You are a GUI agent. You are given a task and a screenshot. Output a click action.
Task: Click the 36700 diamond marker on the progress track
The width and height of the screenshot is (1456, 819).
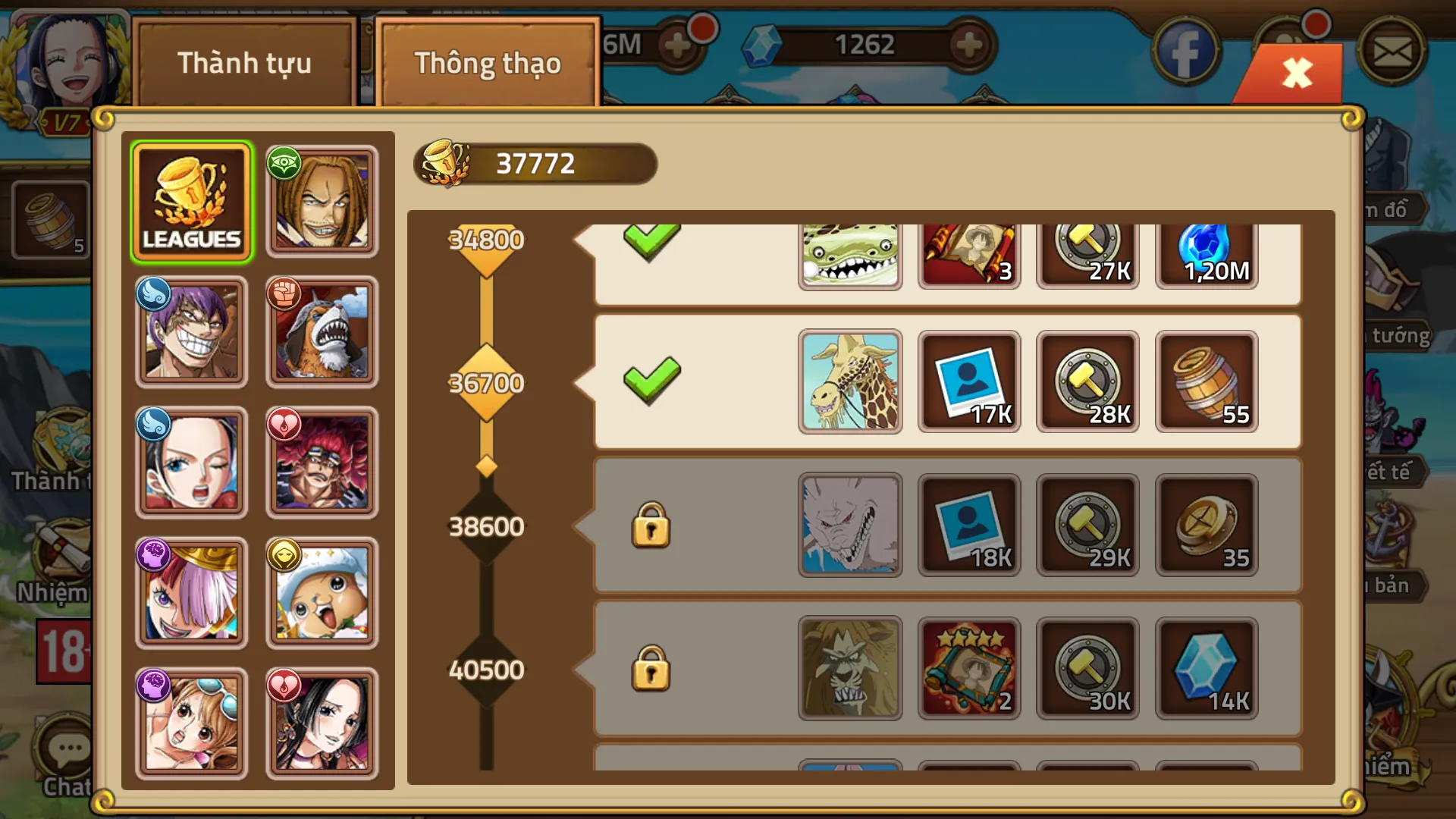click(486, 383)
